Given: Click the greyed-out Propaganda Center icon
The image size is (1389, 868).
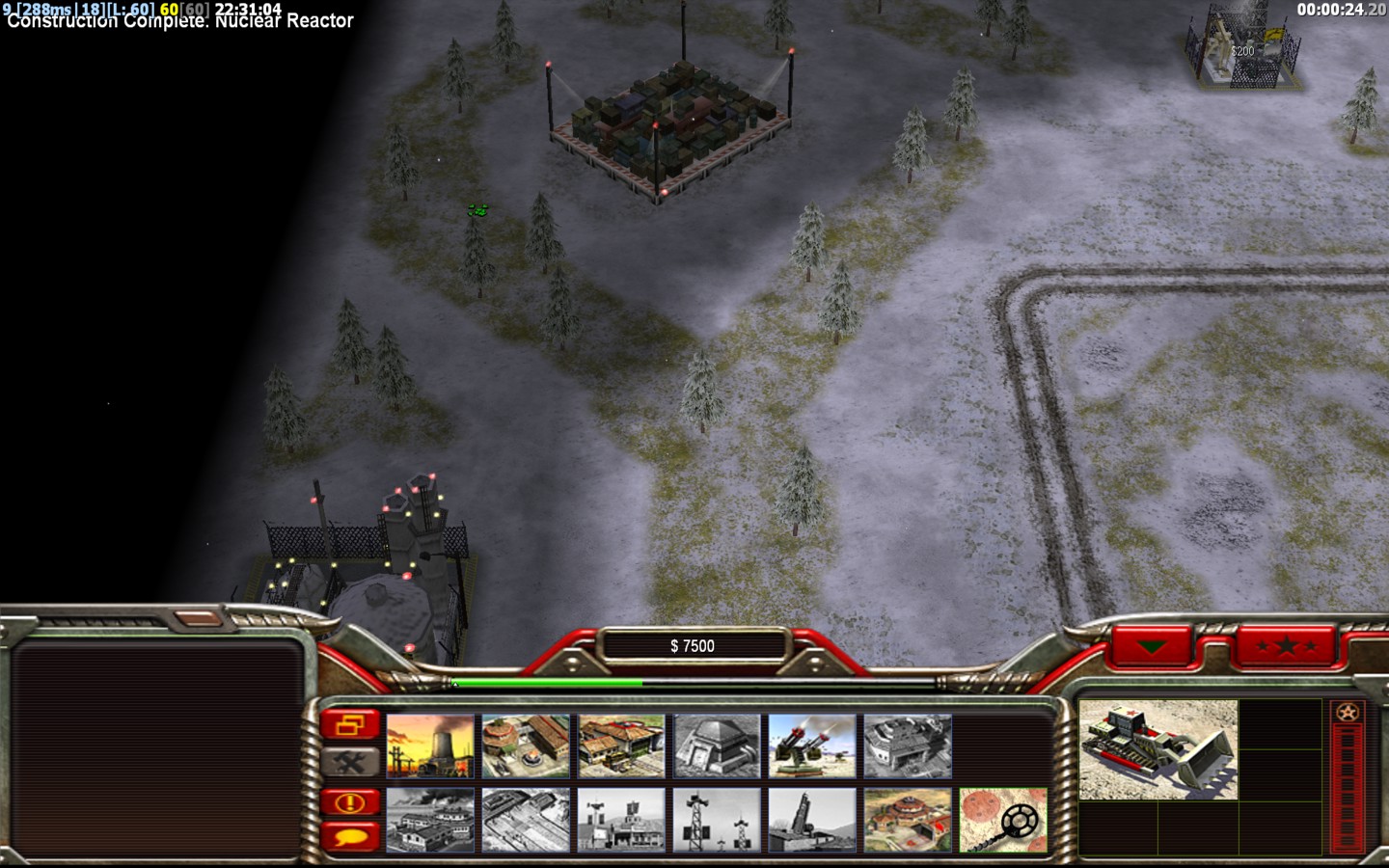Looking at the screenshot, I should pyautogui.click(x=621, y=821).
